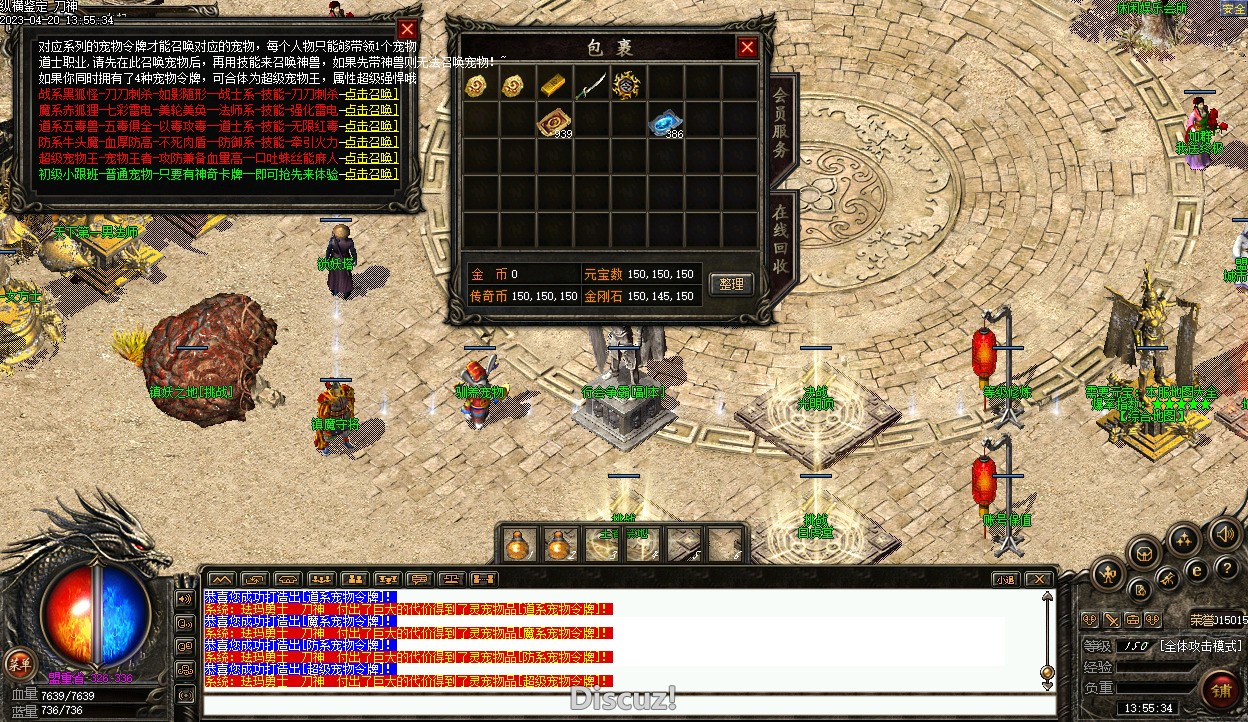
Task: Summon the 防系牛头魔 pet via 点击召唤
Action: click(370, 142)
